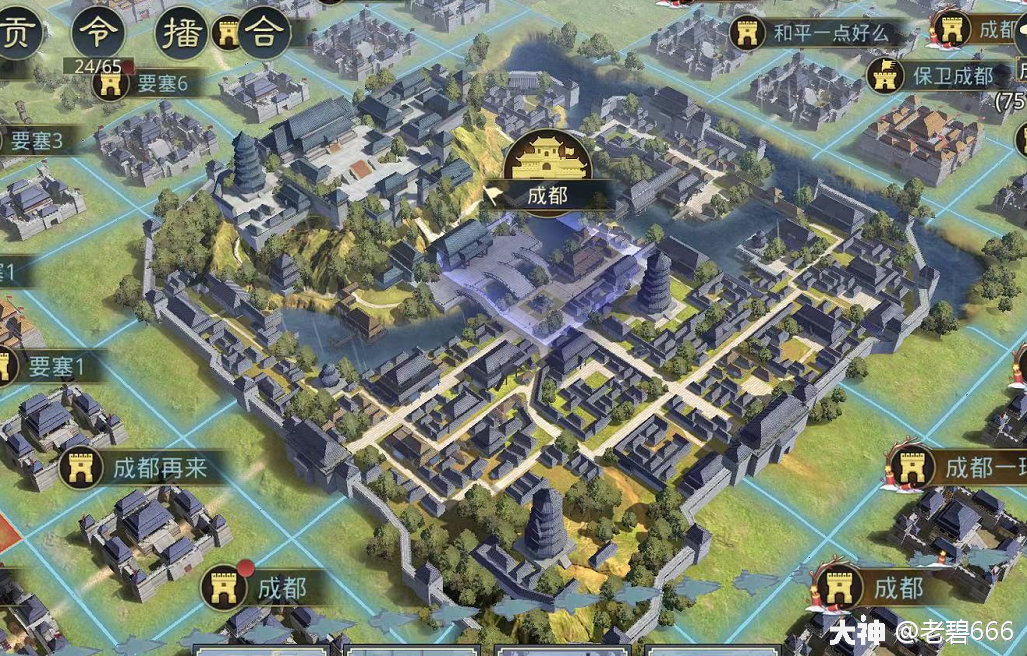
Task: Select the central 成都 city banner with palace icon
Action: pyautogui.click(x=546, y=194)
